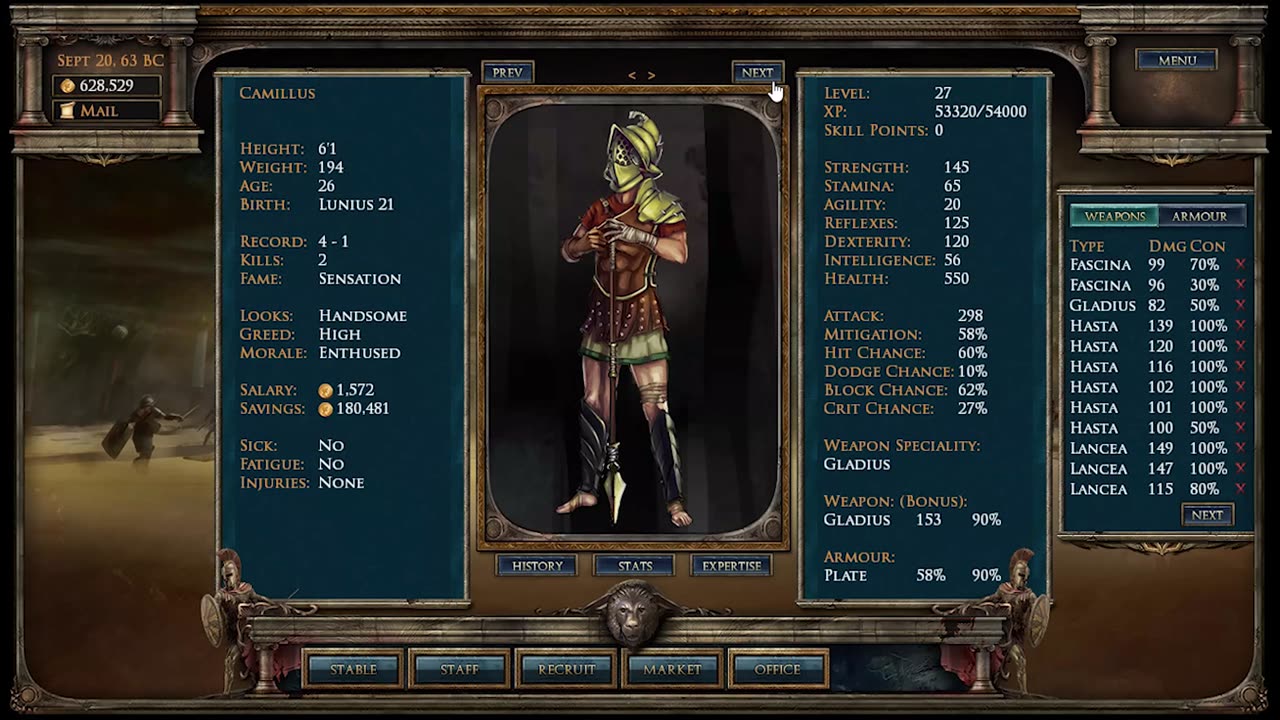1280x720 pixels.
Task: View Camillus's History
Action: click(537, 566)
